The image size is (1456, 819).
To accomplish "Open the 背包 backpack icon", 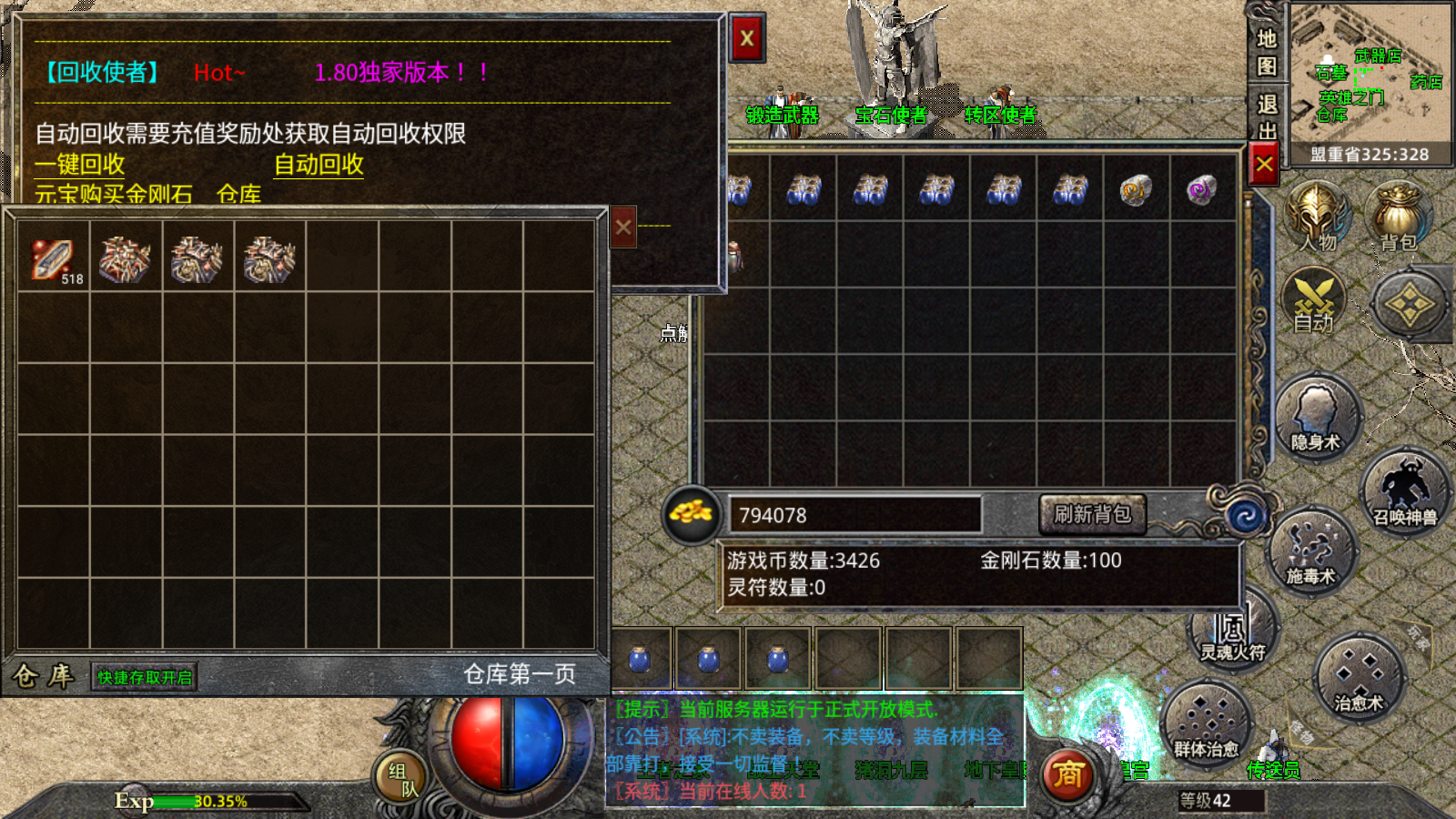I will click(1398, 218).
